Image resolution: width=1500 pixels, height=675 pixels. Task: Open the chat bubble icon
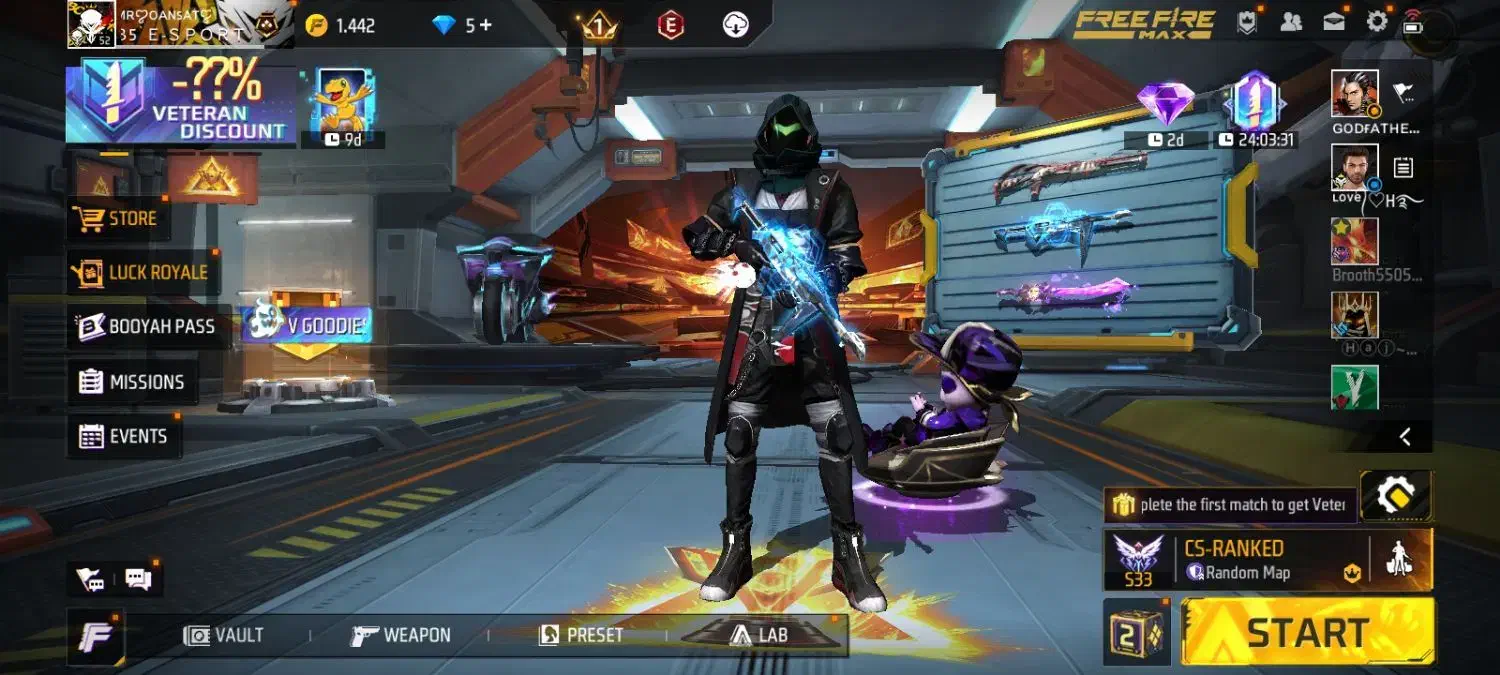[x=138, y=579]
